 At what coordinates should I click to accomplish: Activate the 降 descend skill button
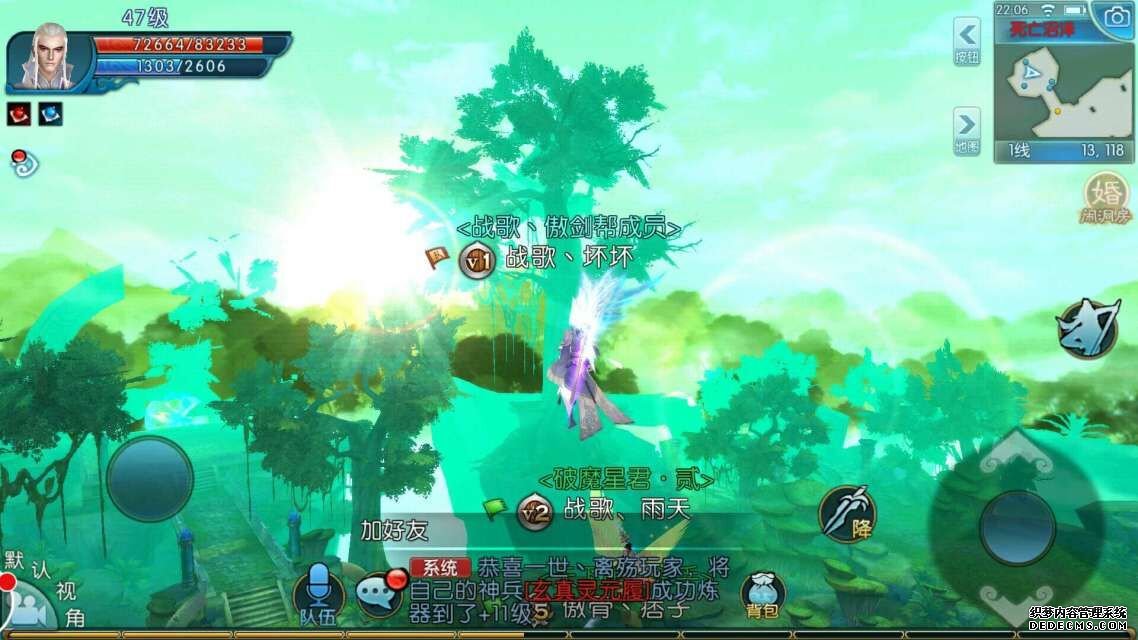point(847,513)
